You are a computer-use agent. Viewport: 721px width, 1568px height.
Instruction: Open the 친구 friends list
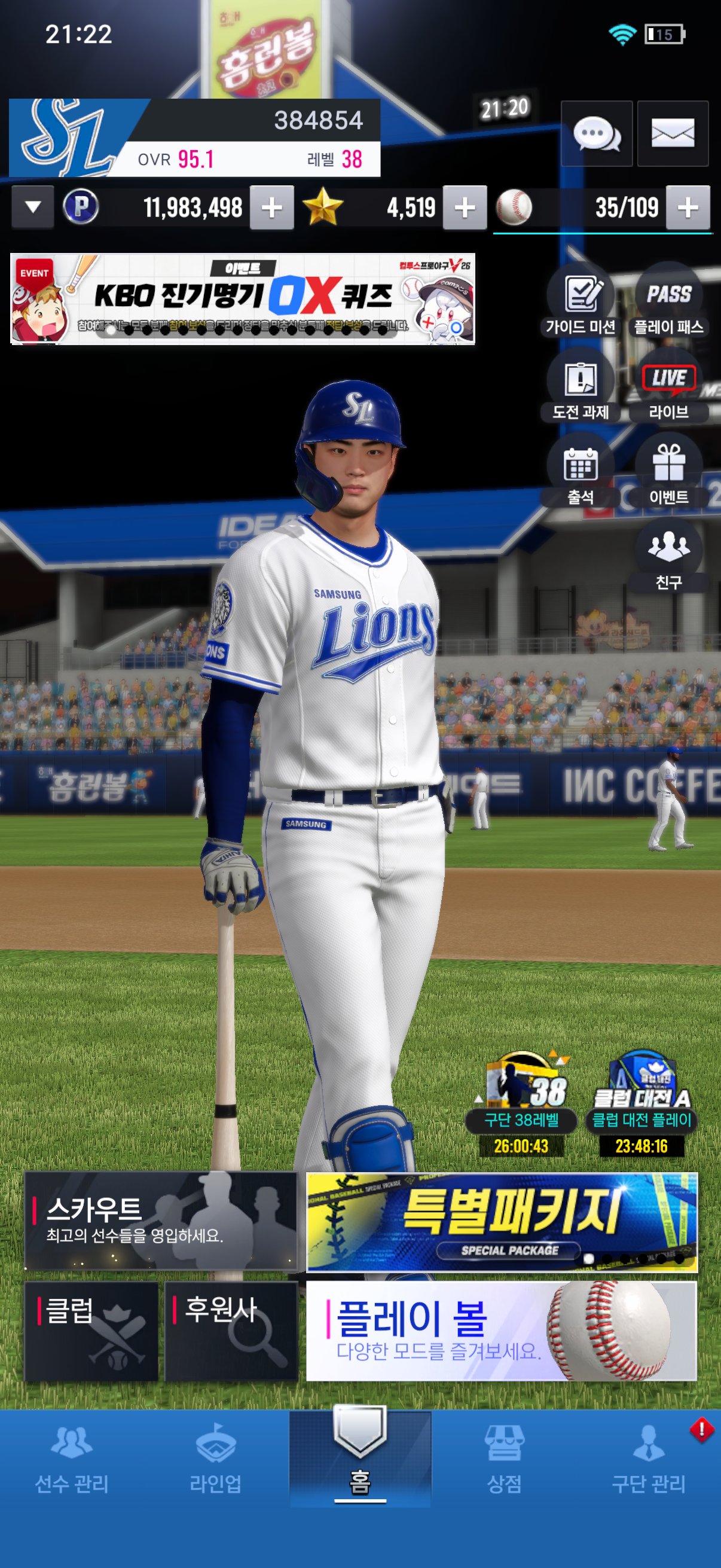tap(668, 557)
